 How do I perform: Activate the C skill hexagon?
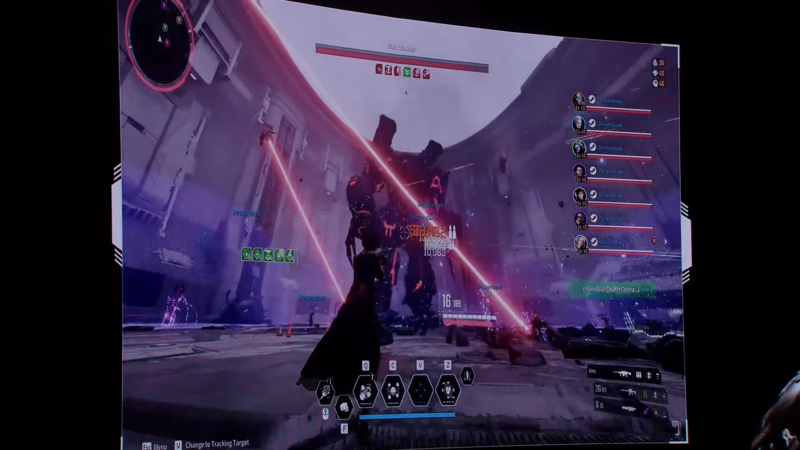pyautogui.click(x=393, y=390)
